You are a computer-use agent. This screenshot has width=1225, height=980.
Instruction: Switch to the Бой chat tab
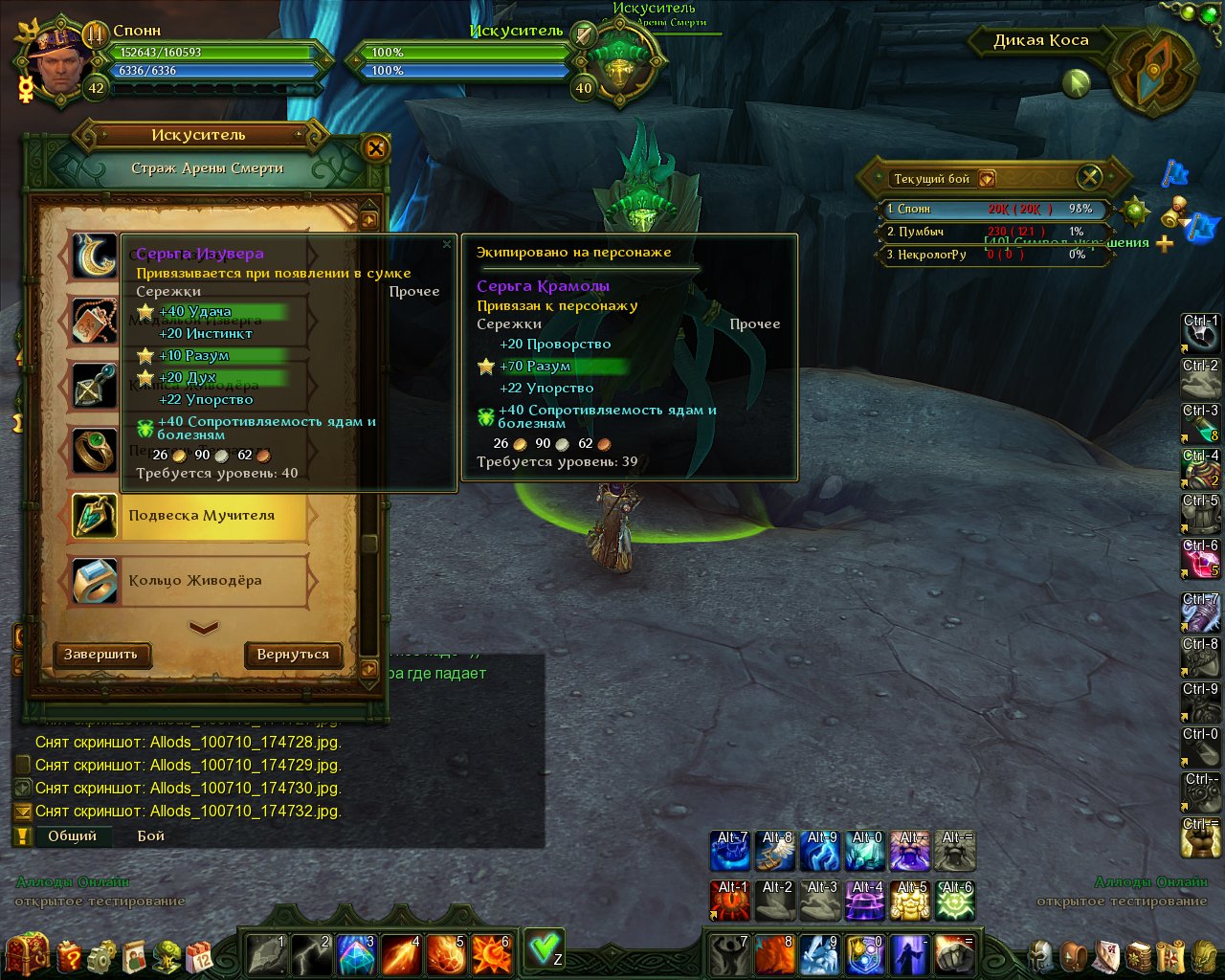tap(151, 835)
